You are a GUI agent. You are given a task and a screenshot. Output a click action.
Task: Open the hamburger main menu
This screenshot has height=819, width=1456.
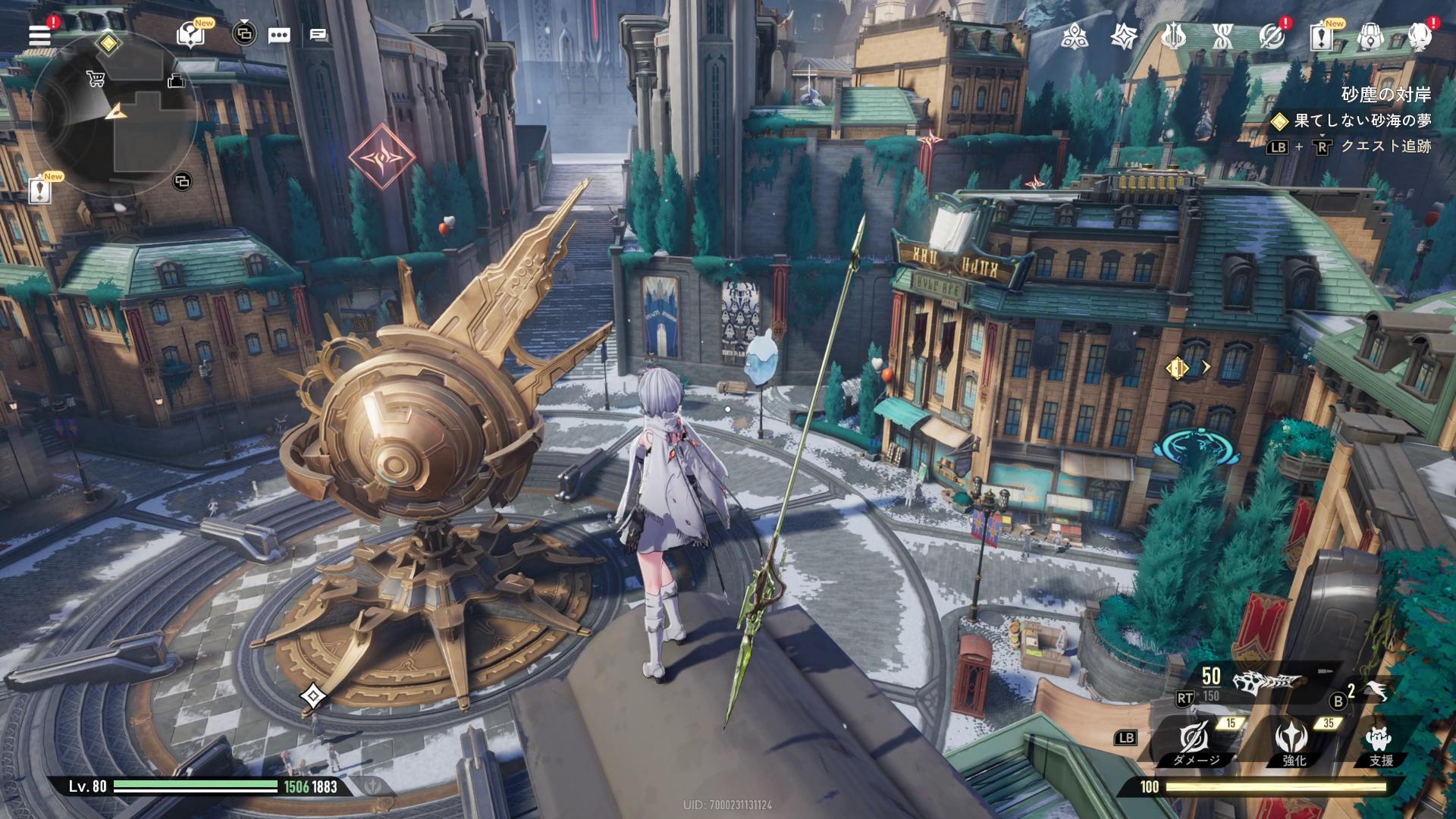coord(39,35)
